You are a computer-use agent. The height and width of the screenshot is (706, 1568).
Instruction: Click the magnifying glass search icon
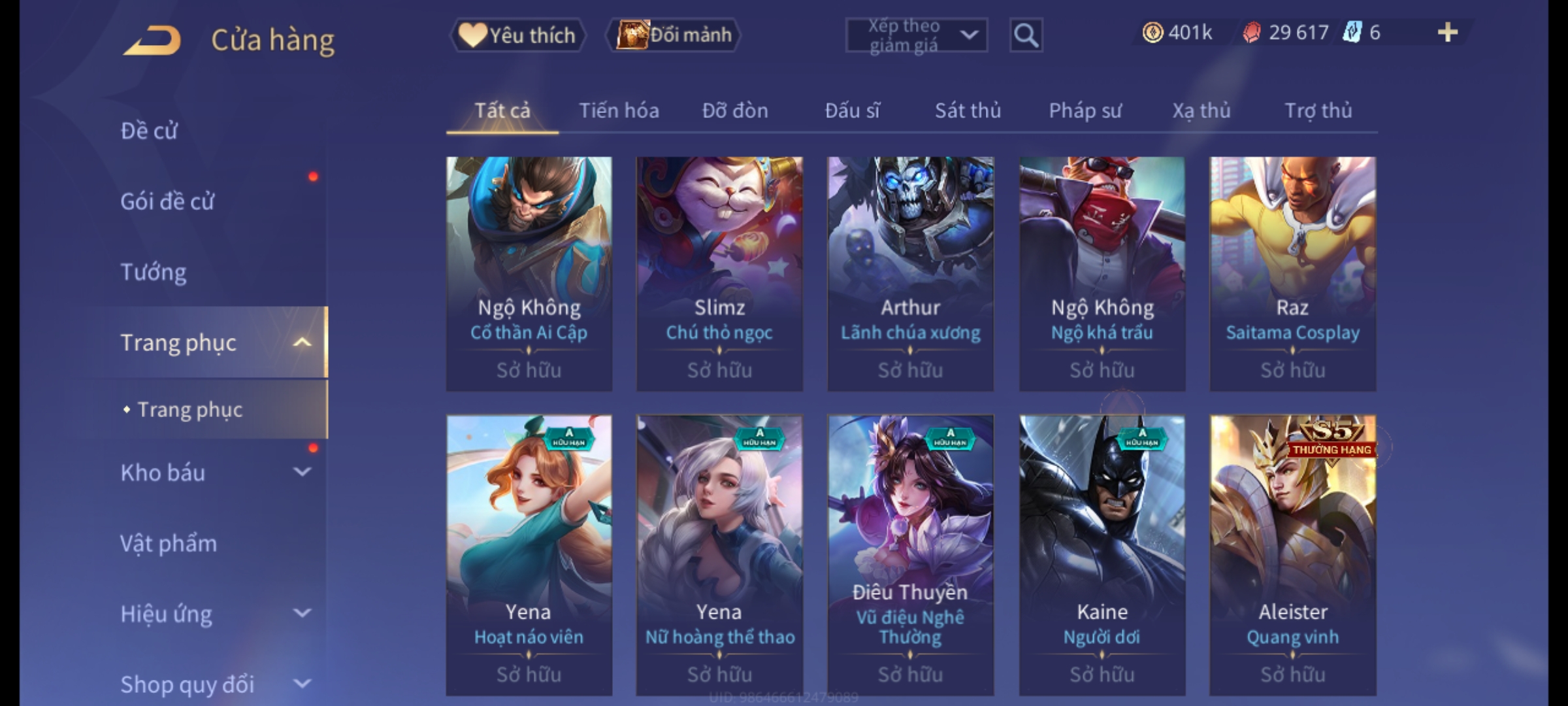tap(1026, 35)
